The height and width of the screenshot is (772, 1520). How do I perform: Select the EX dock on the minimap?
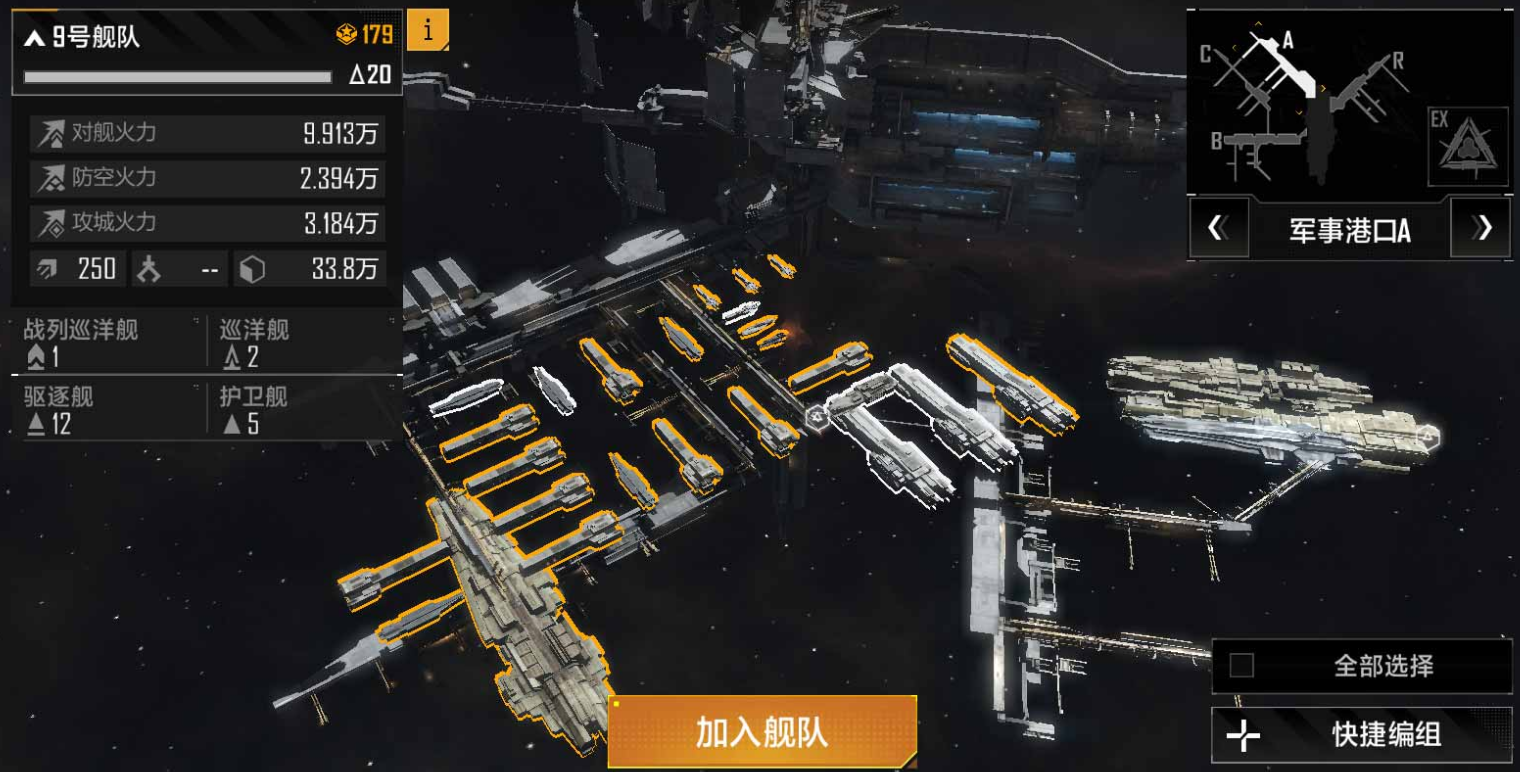click(1467, 146)
